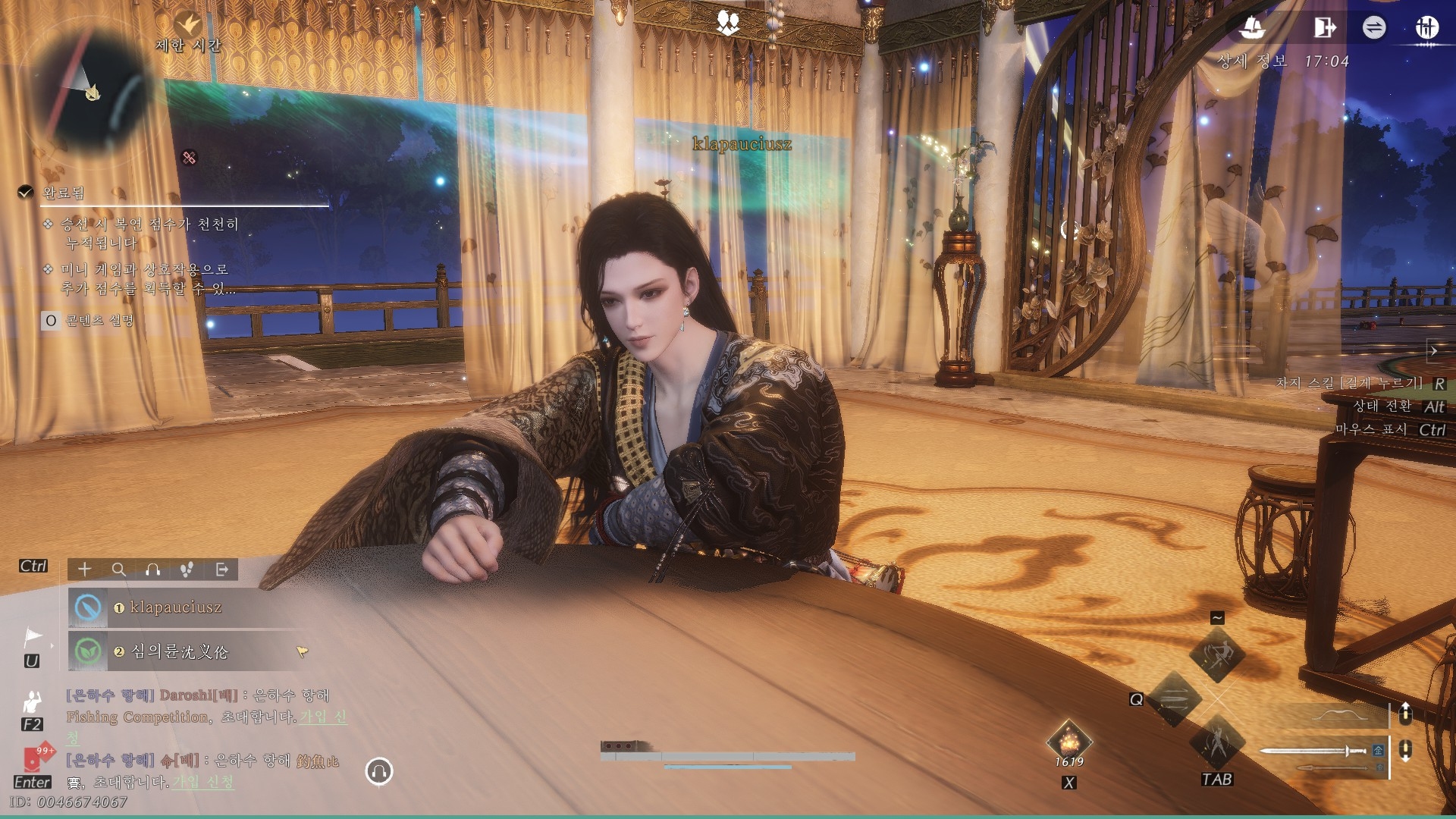
Task: Click the glowing fire item with 1619 count
Action: 1068,741
